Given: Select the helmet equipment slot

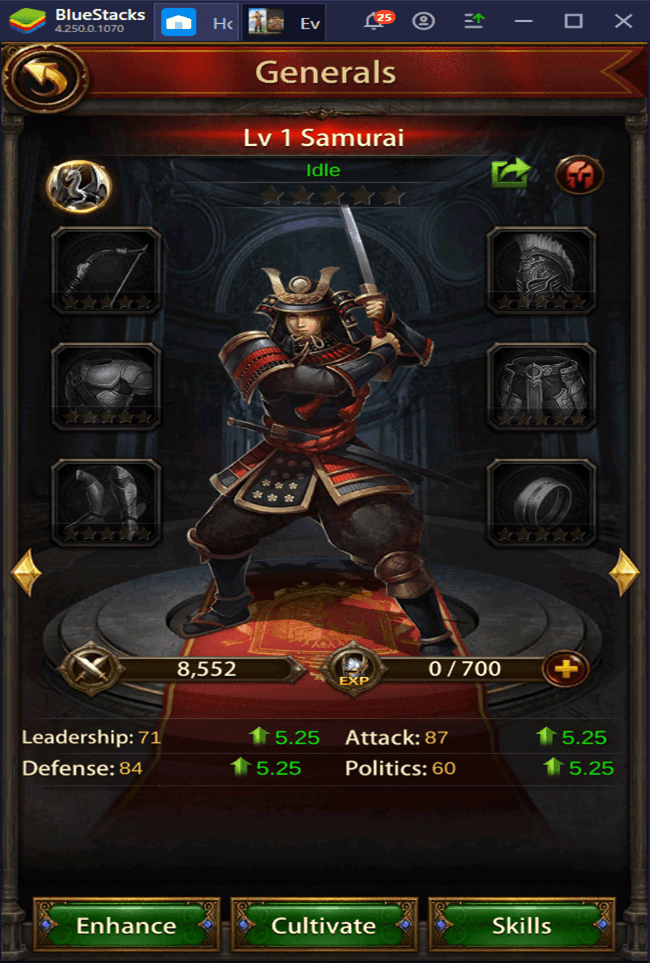Looking at the screenshot, I should click(541, 270).
